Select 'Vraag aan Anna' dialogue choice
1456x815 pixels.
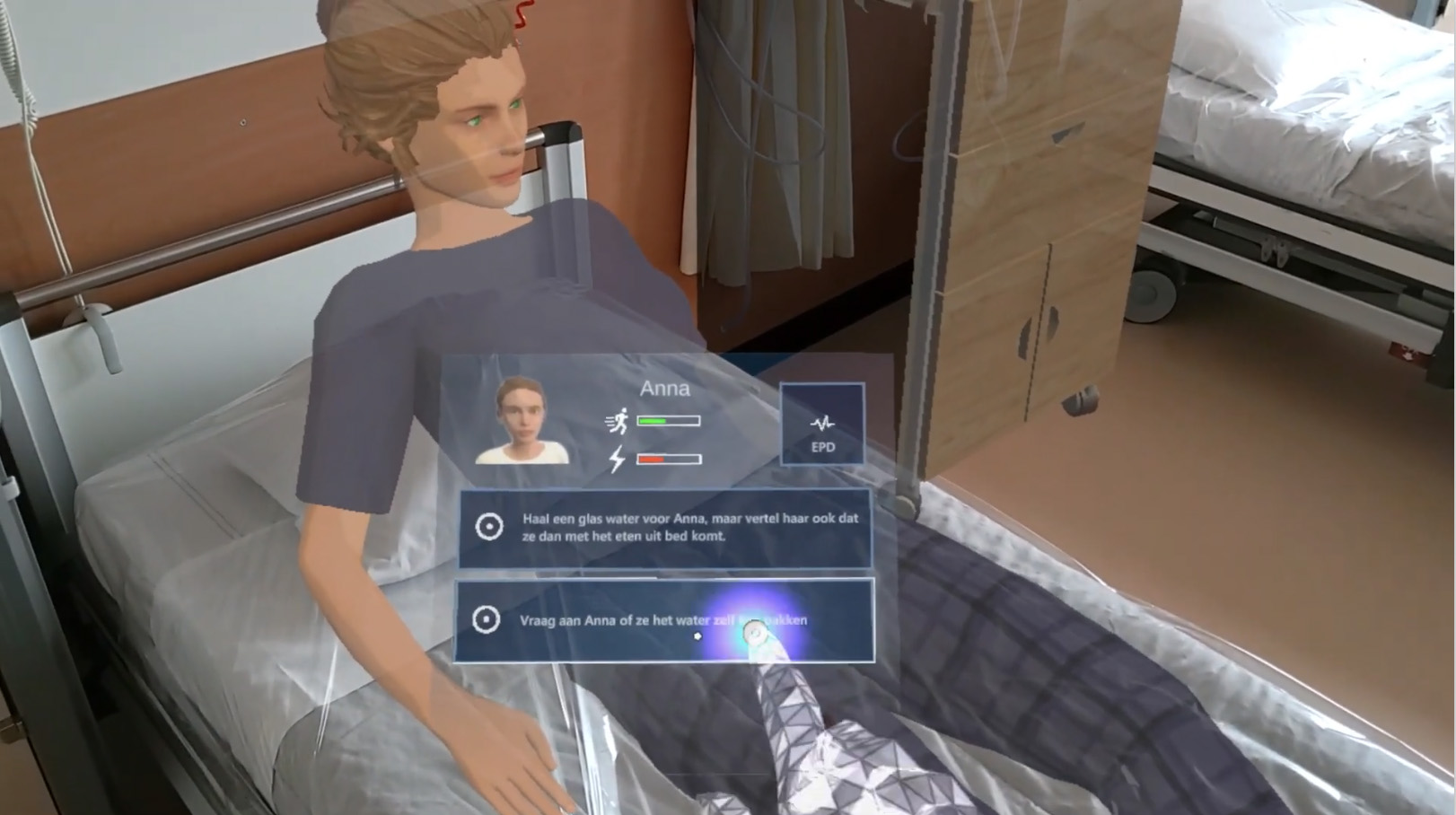click(664, 620)
